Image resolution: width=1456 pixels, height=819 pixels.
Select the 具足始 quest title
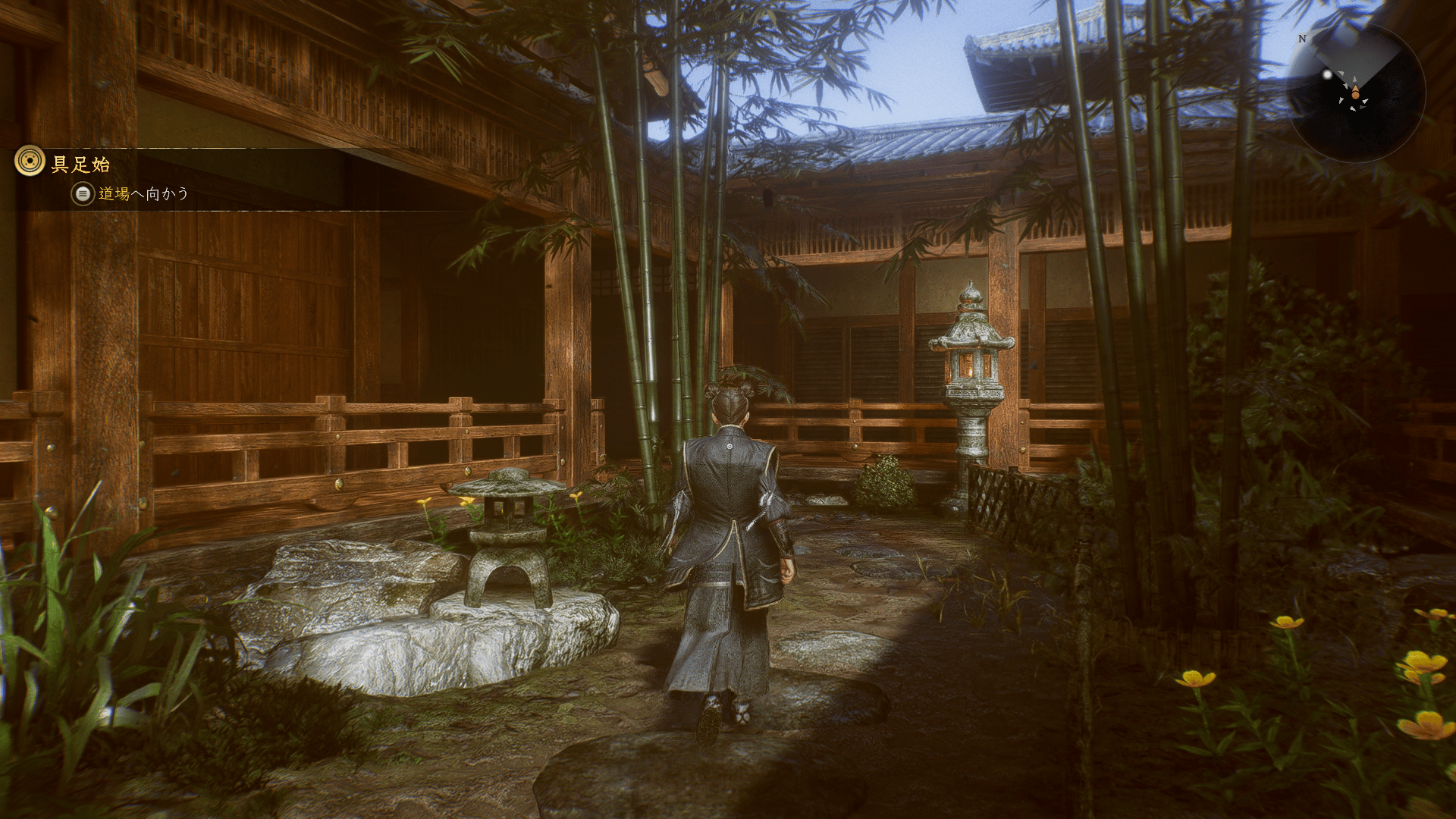pos(80,164)
